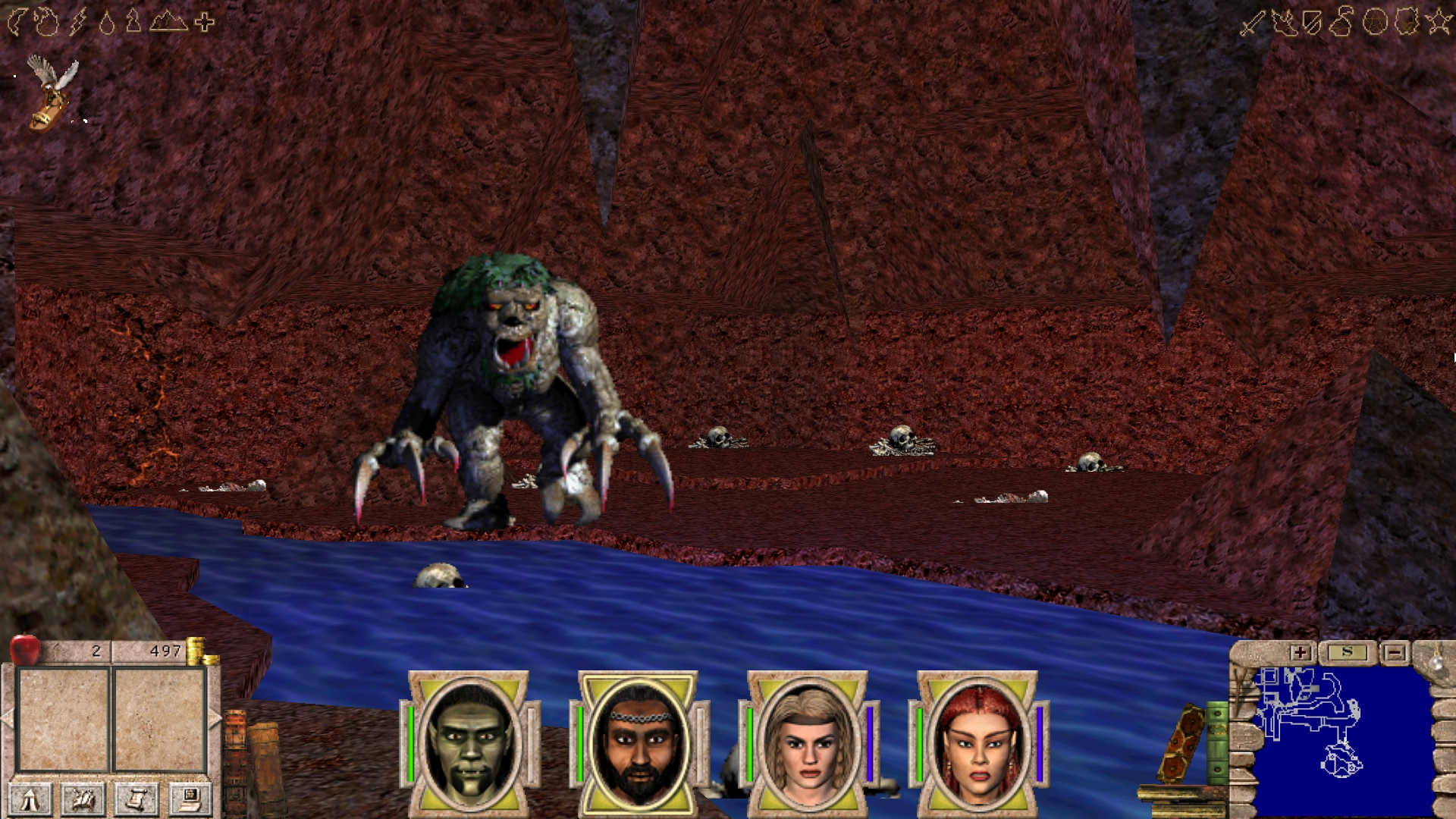Viewport: 1456px width, 819px height.
Task: Click the gold coin stack icon
Action: [196, 651]
